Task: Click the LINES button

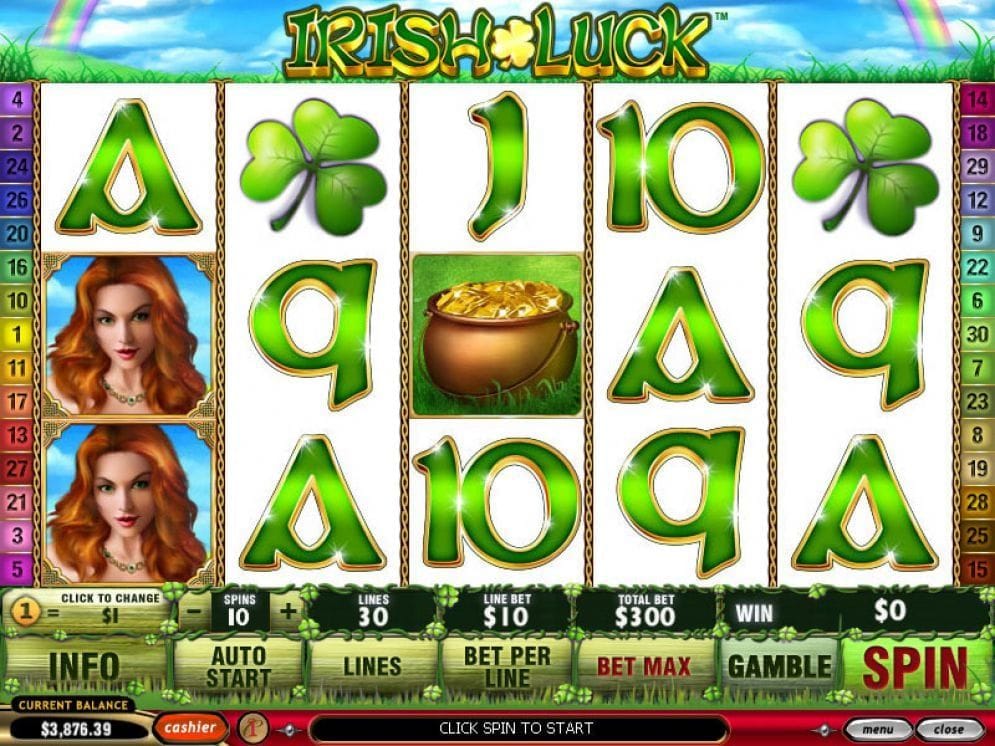Action: click(372, 667)
